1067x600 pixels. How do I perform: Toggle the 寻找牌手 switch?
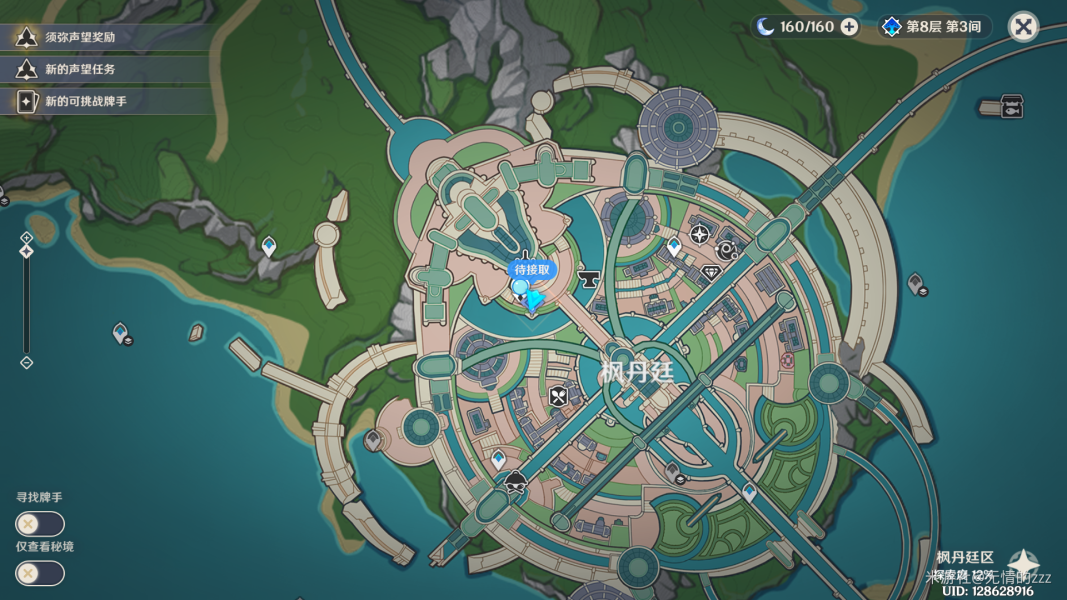pyautogui.click(x=40, y=524)
